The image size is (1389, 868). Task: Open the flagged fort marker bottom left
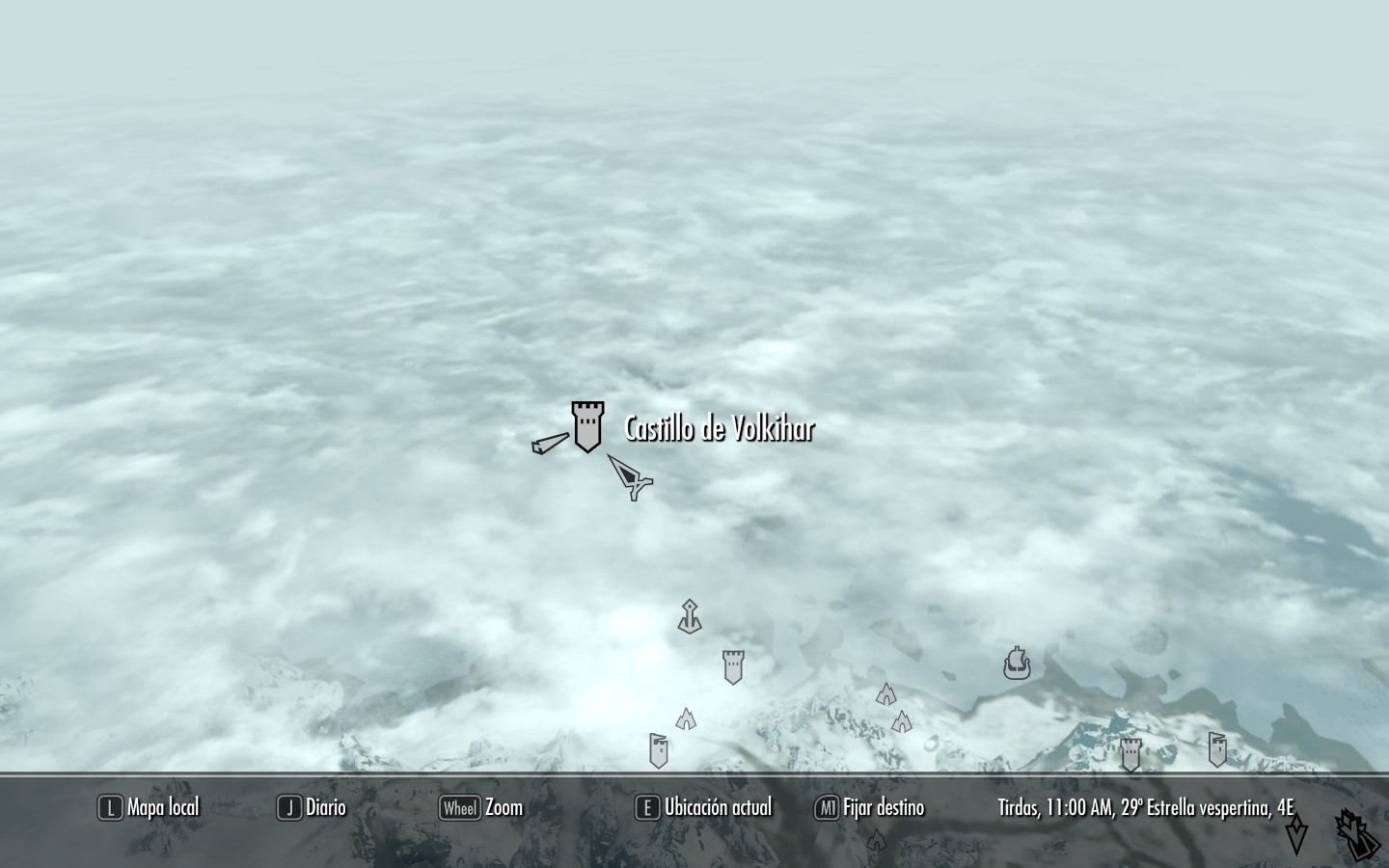click(x=659, y=747)
